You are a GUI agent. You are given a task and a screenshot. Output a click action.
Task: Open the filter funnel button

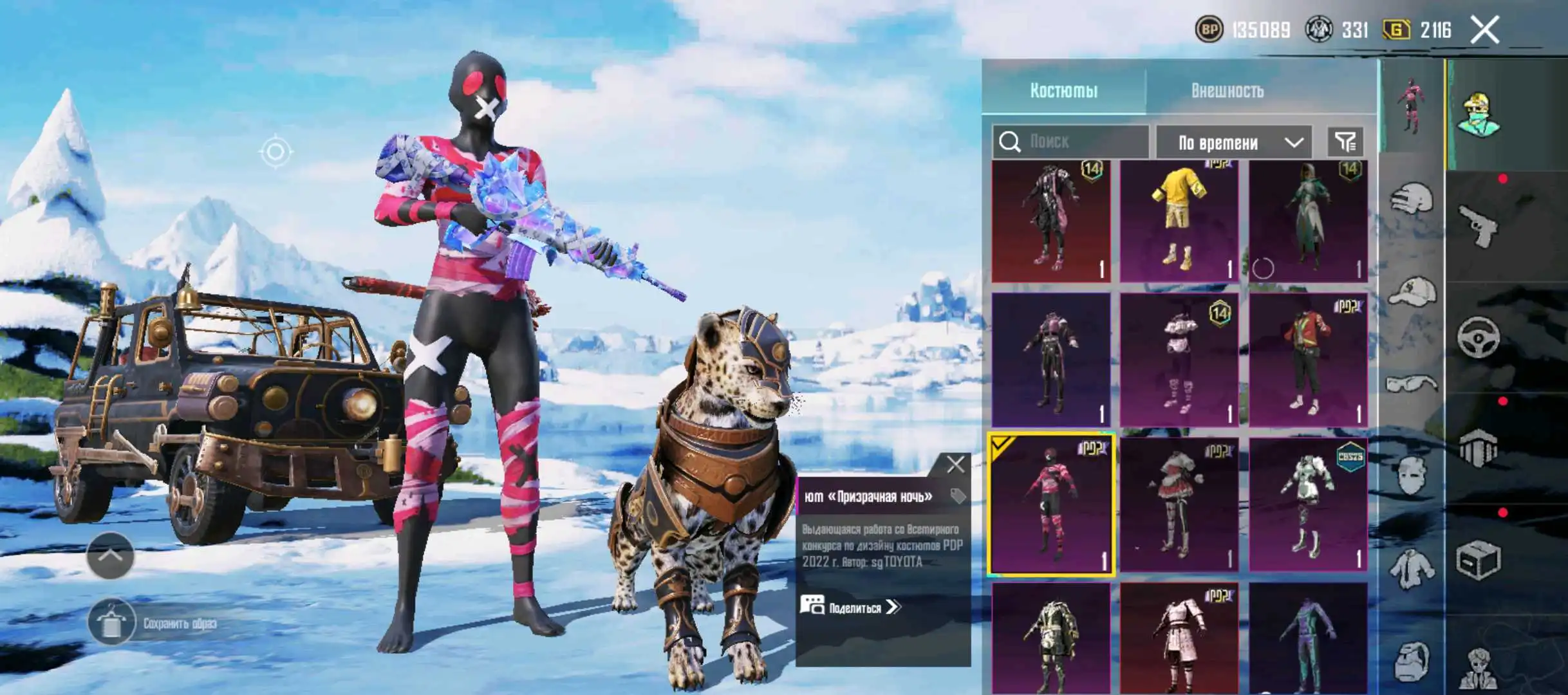point(1345,142)
